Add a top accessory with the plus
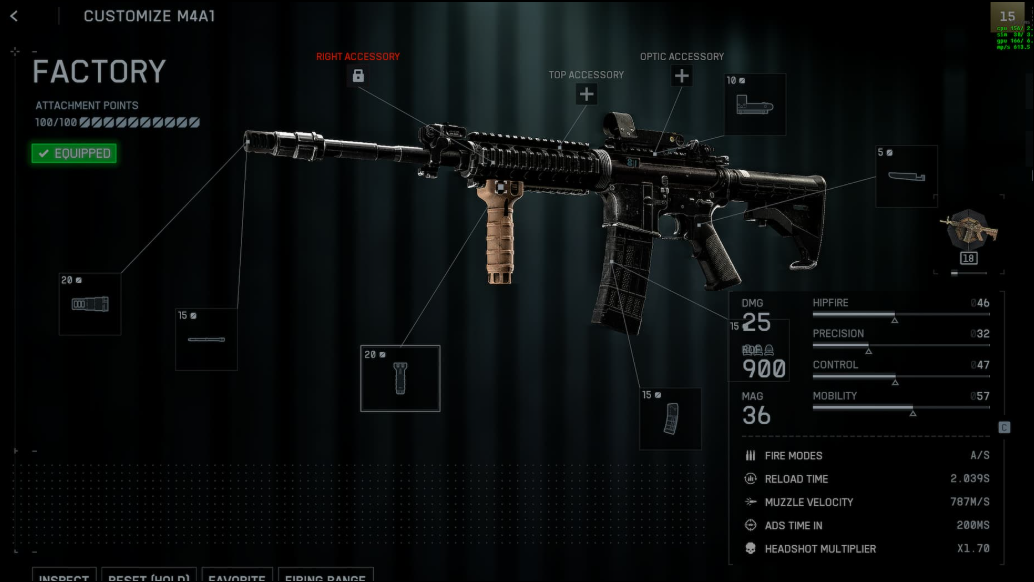The height and width of the screenshot is (582, 1034). [x=586, y=94]
